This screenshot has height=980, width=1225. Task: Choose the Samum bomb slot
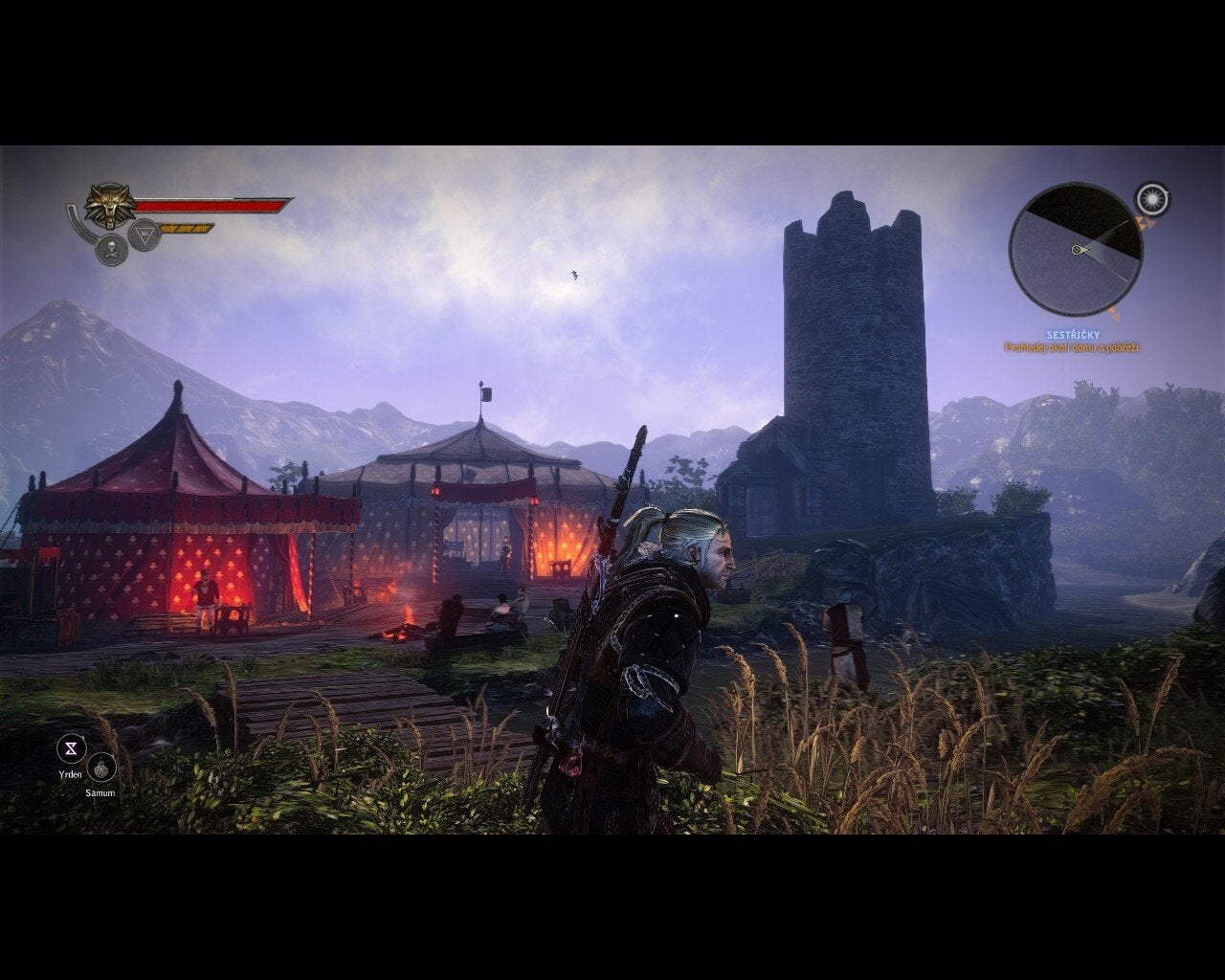[101, 768]
